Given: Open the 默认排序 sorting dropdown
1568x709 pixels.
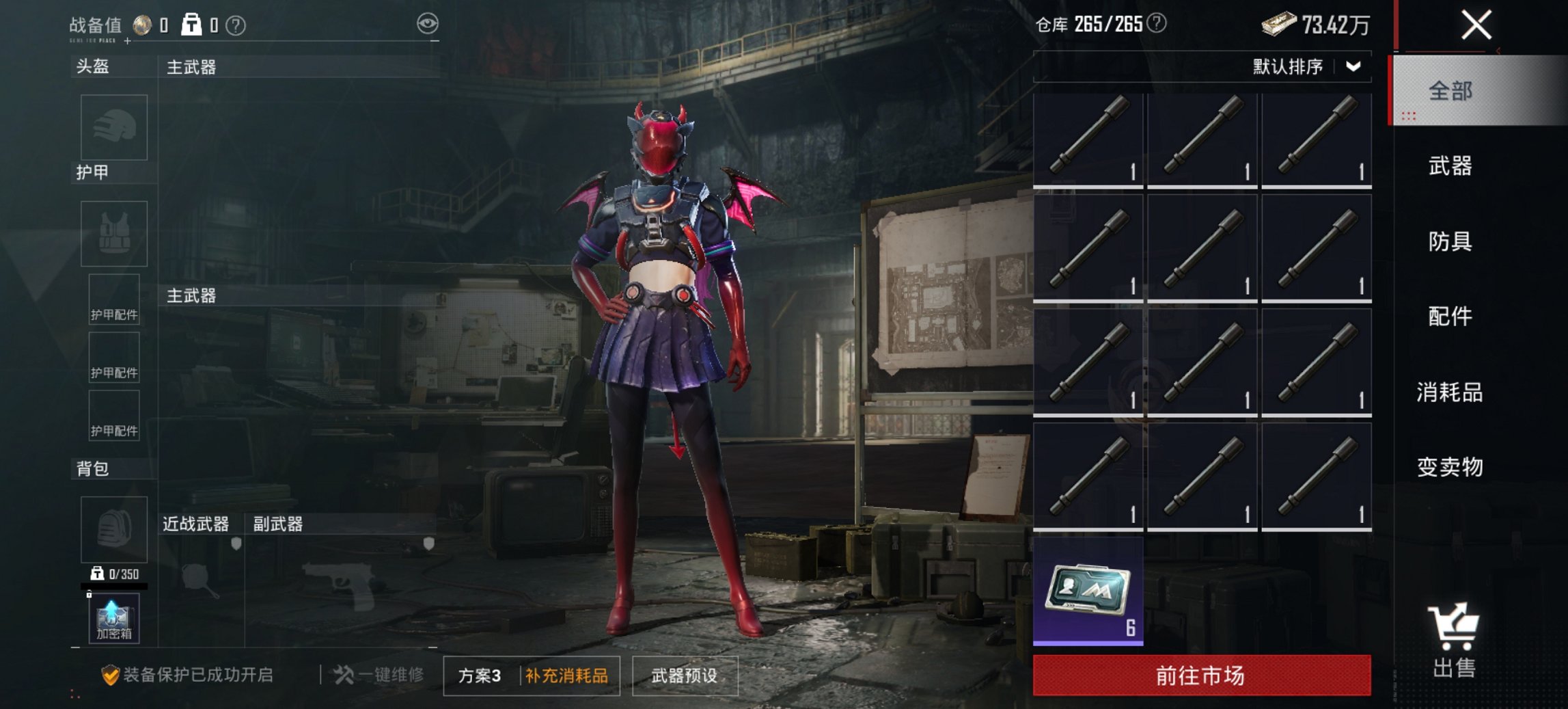Looking at the screenshot, I should click(1297, 66).
